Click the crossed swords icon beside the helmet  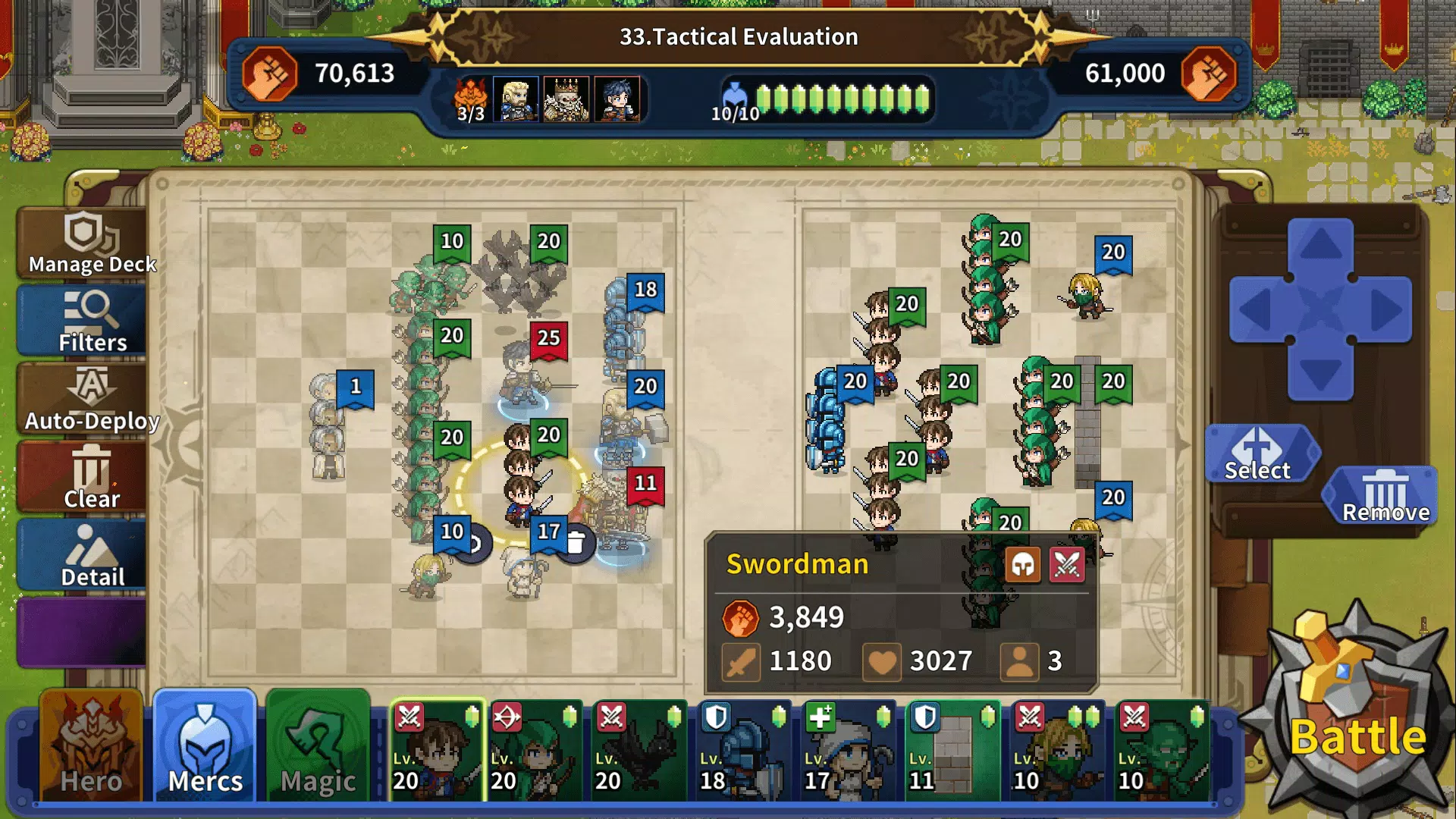[1067, 565]
